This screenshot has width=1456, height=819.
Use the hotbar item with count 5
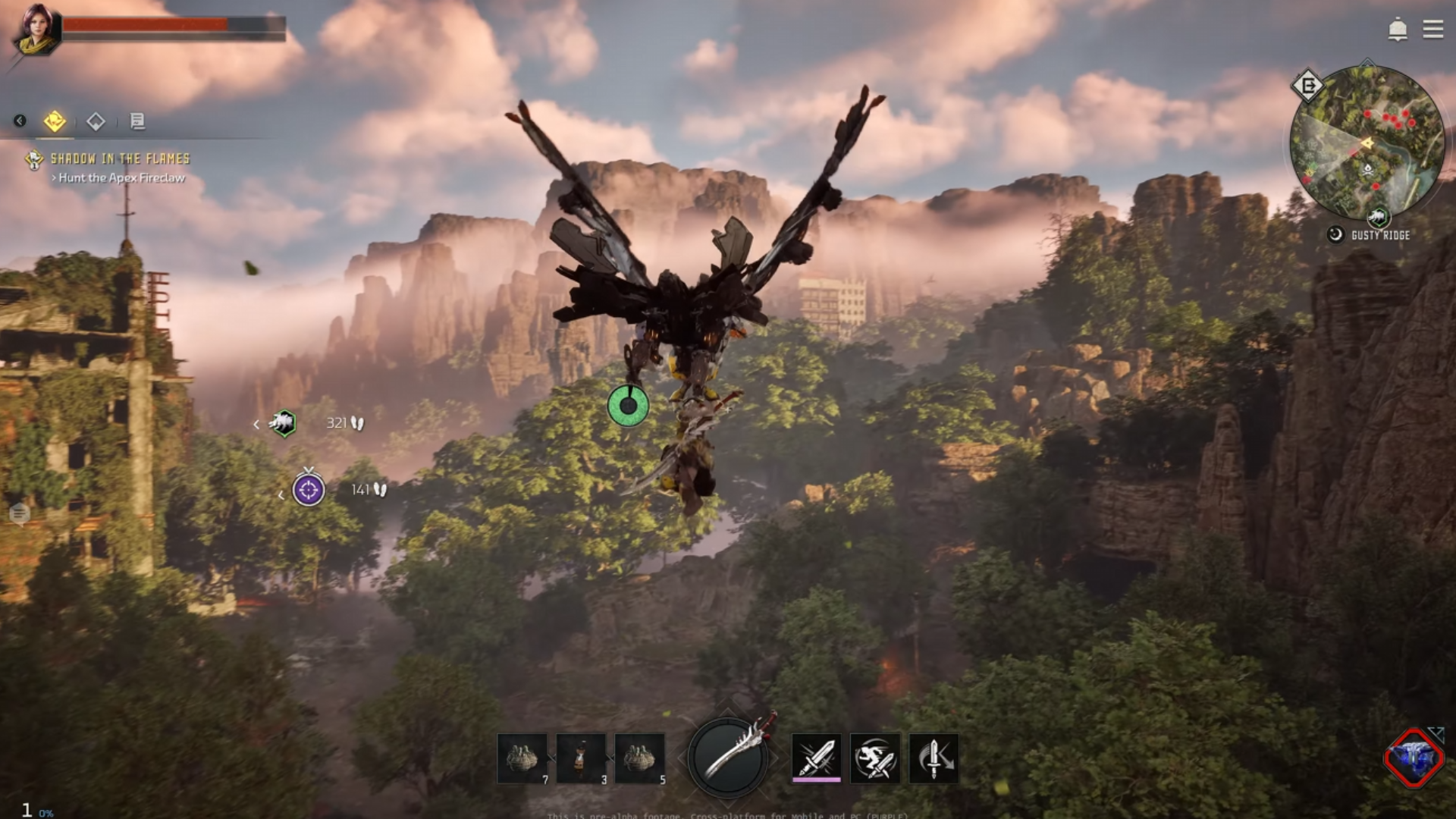[x=639, y=758]
